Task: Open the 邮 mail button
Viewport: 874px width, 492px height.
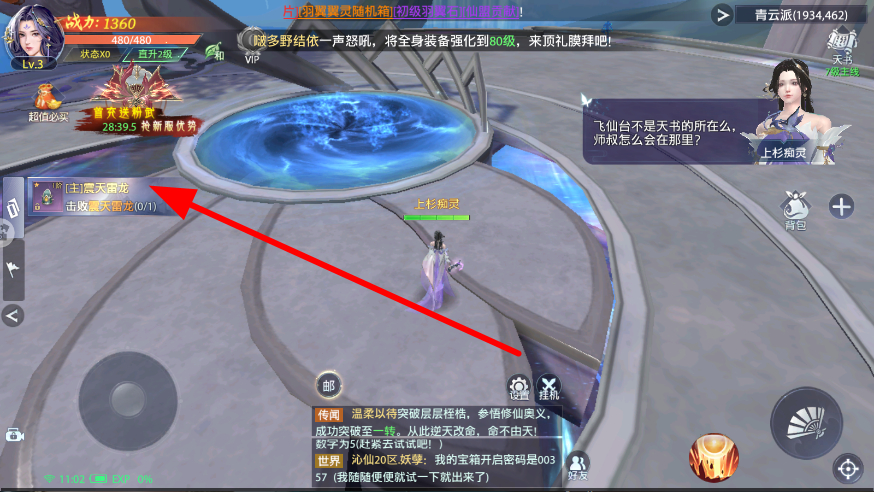Action: pyautogui.click(x=328, y=384)
